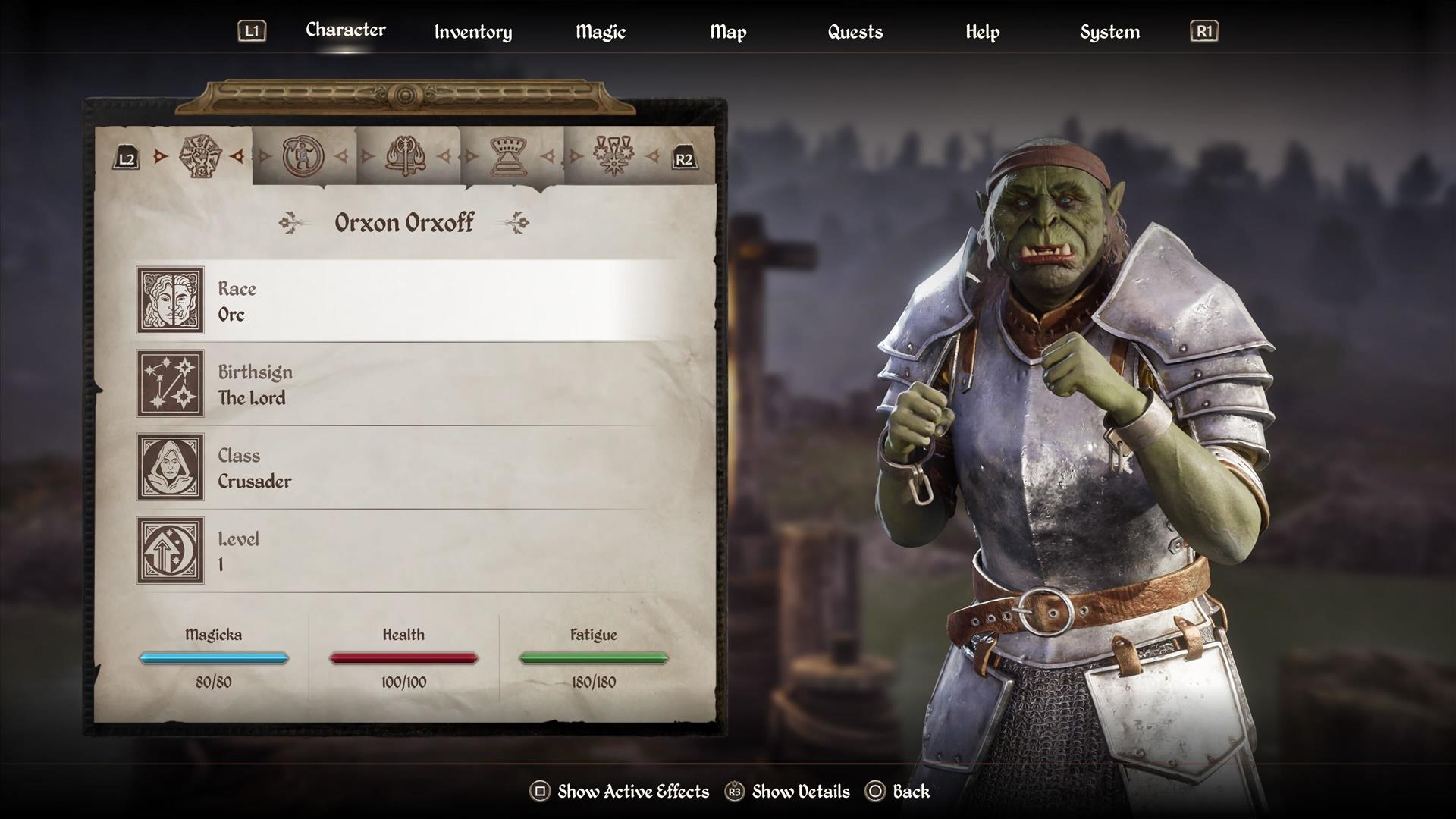Viewport: 1456px width, 819px height.
Task: Switch to the System tab
Action: [1109, 32]
